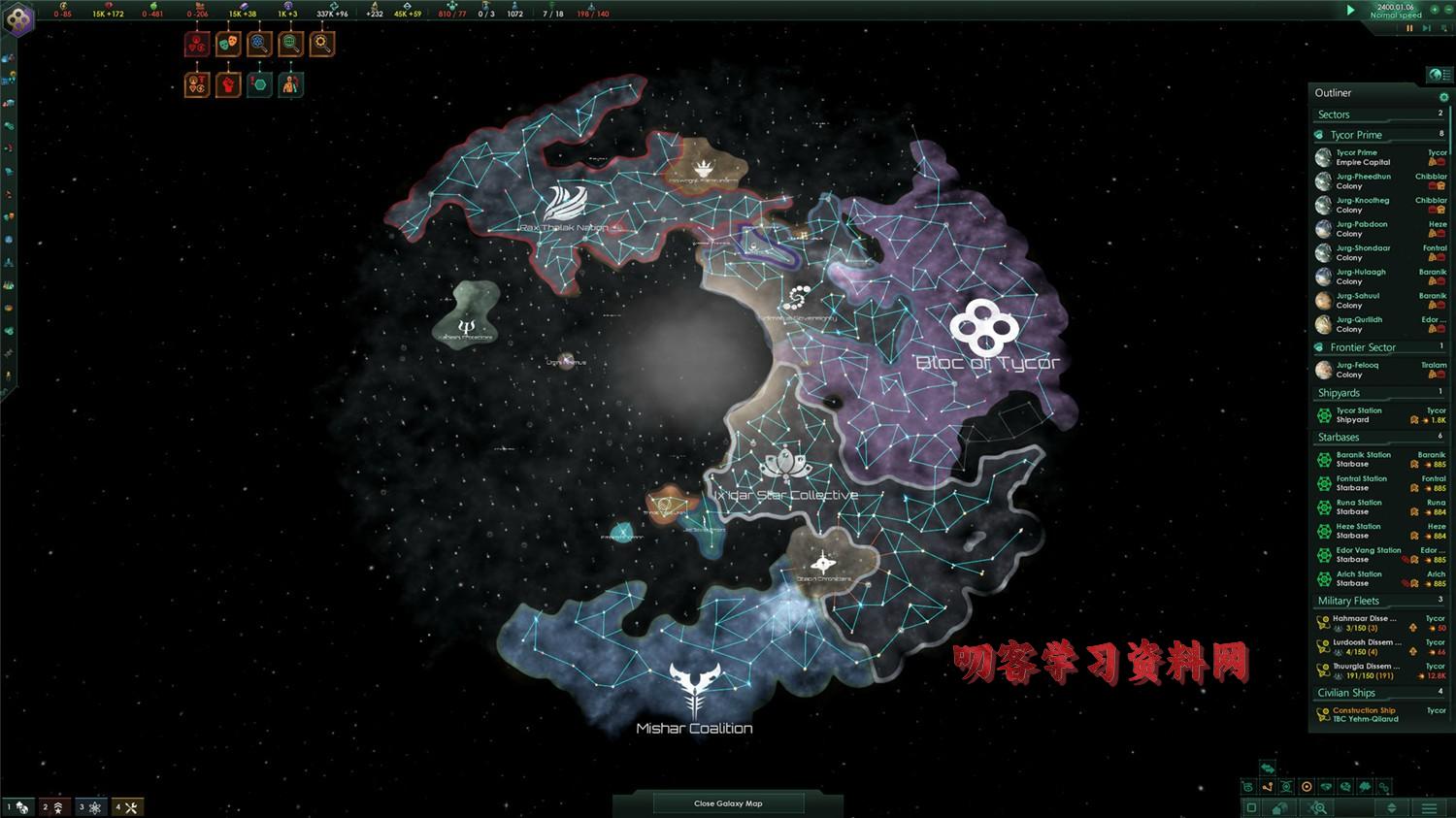
Task: Open the comedy-masks contacts panel icon
Action: [x=229, y=44]
